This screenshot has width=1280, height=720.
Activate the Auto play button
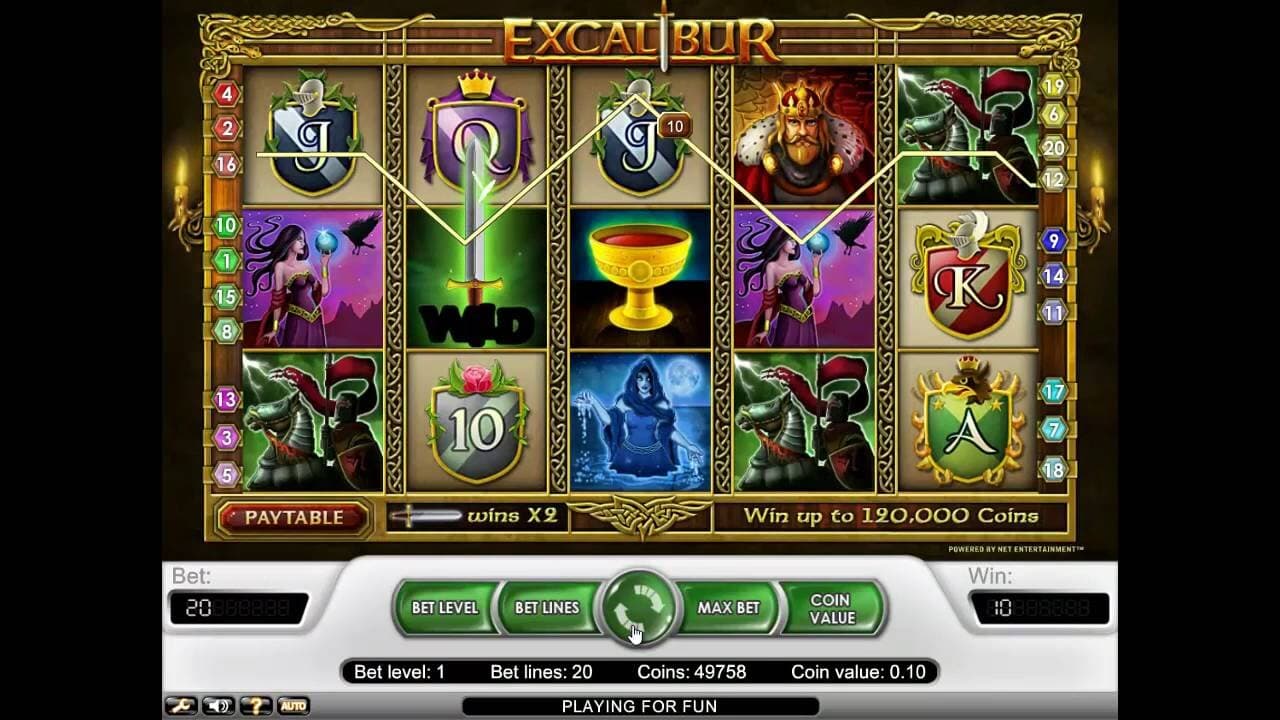click(293, 706)
